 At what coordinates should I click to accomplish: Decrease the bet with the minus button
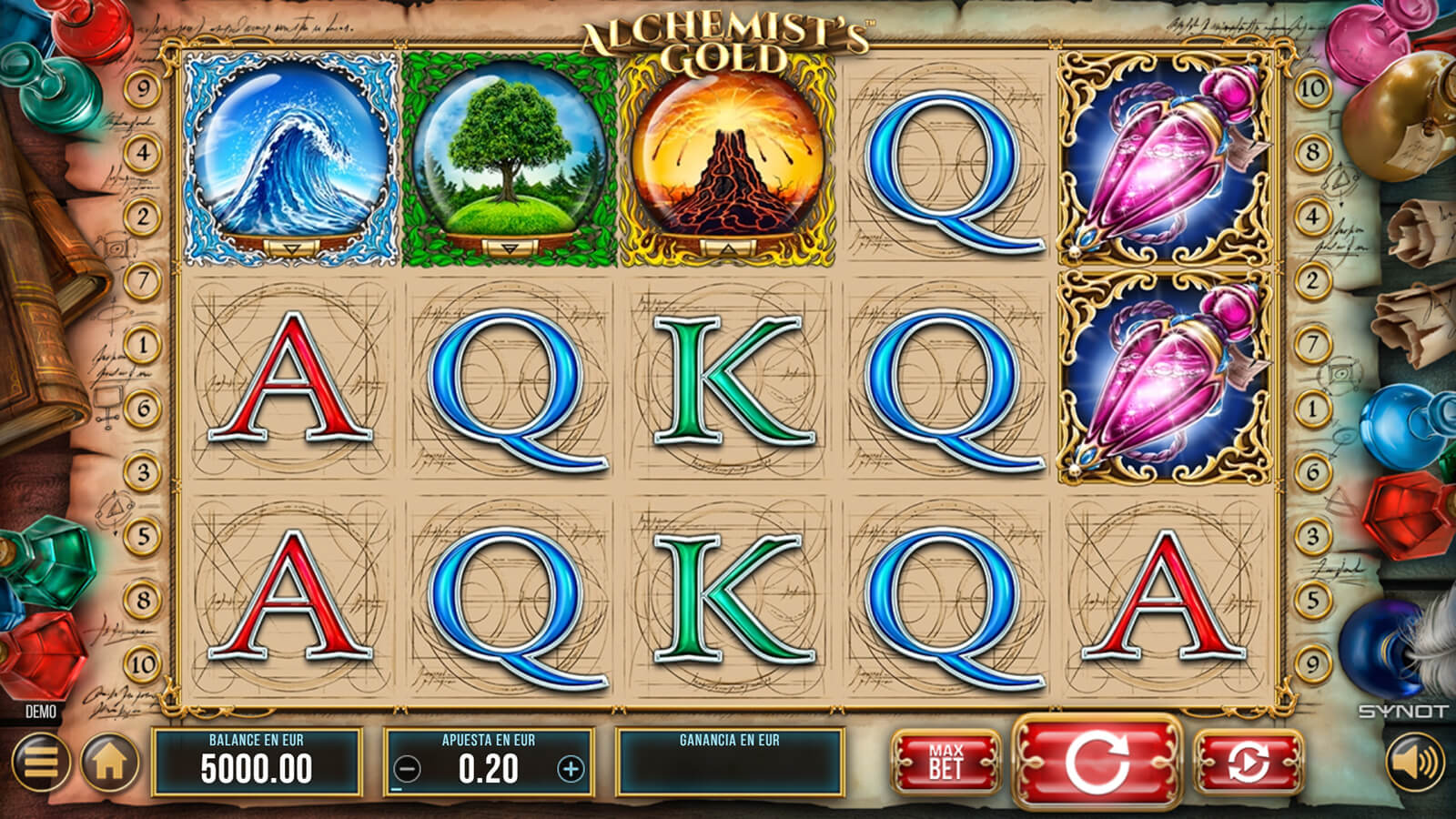(x=408, y=770)
